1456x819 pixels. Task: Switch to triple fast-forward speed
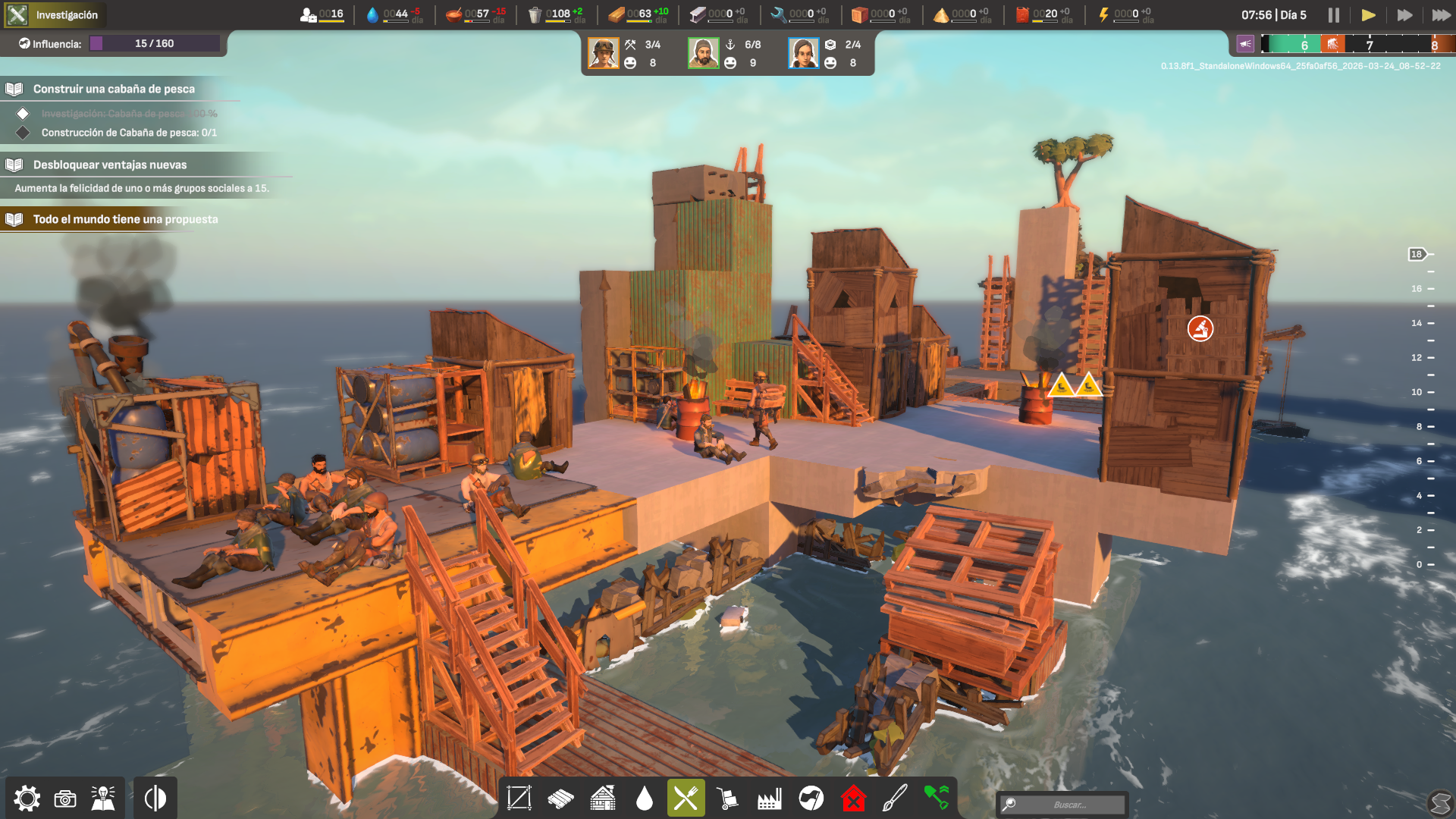tap(1441, 15)
